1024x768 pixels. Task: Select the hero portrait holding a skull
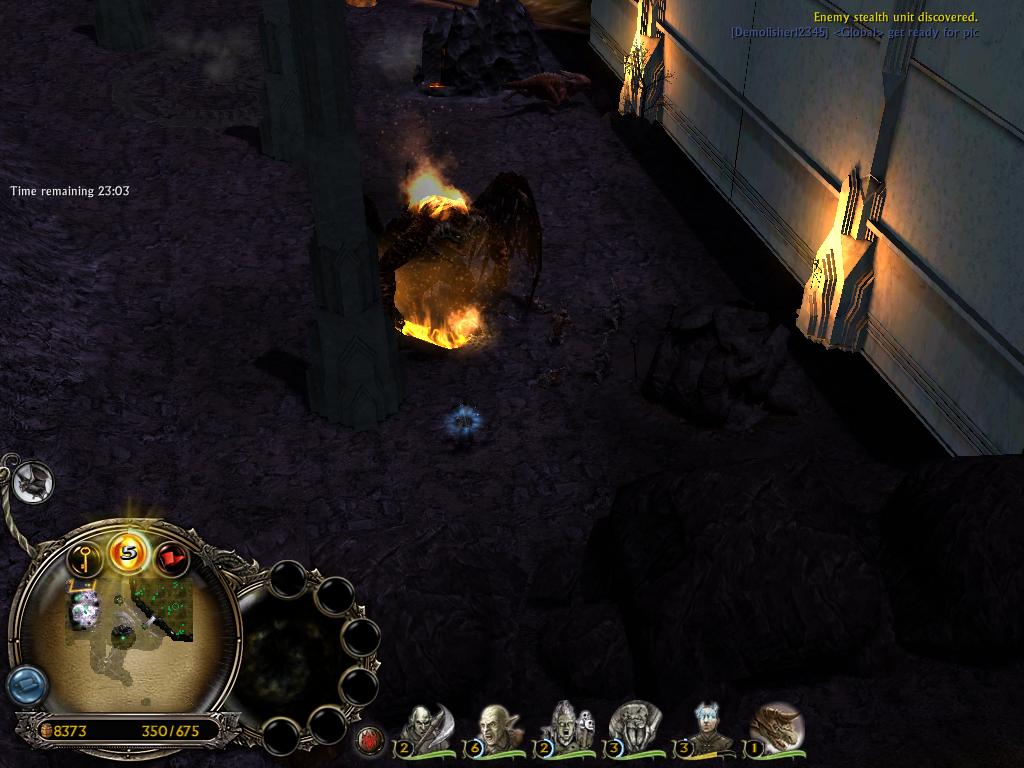[x=566, y=727]
